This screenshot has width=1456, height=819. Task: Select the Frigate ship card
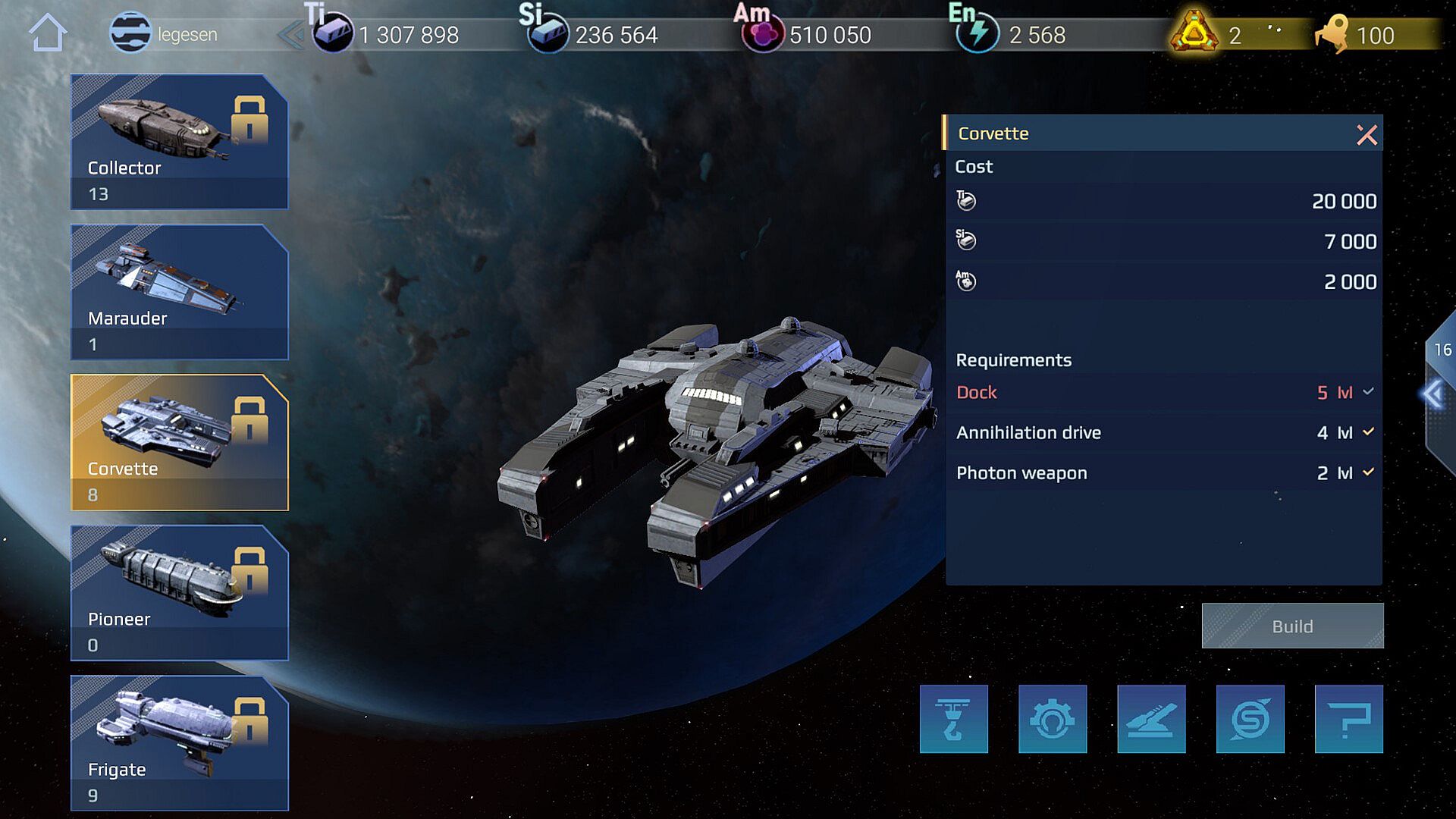(179, 743)
